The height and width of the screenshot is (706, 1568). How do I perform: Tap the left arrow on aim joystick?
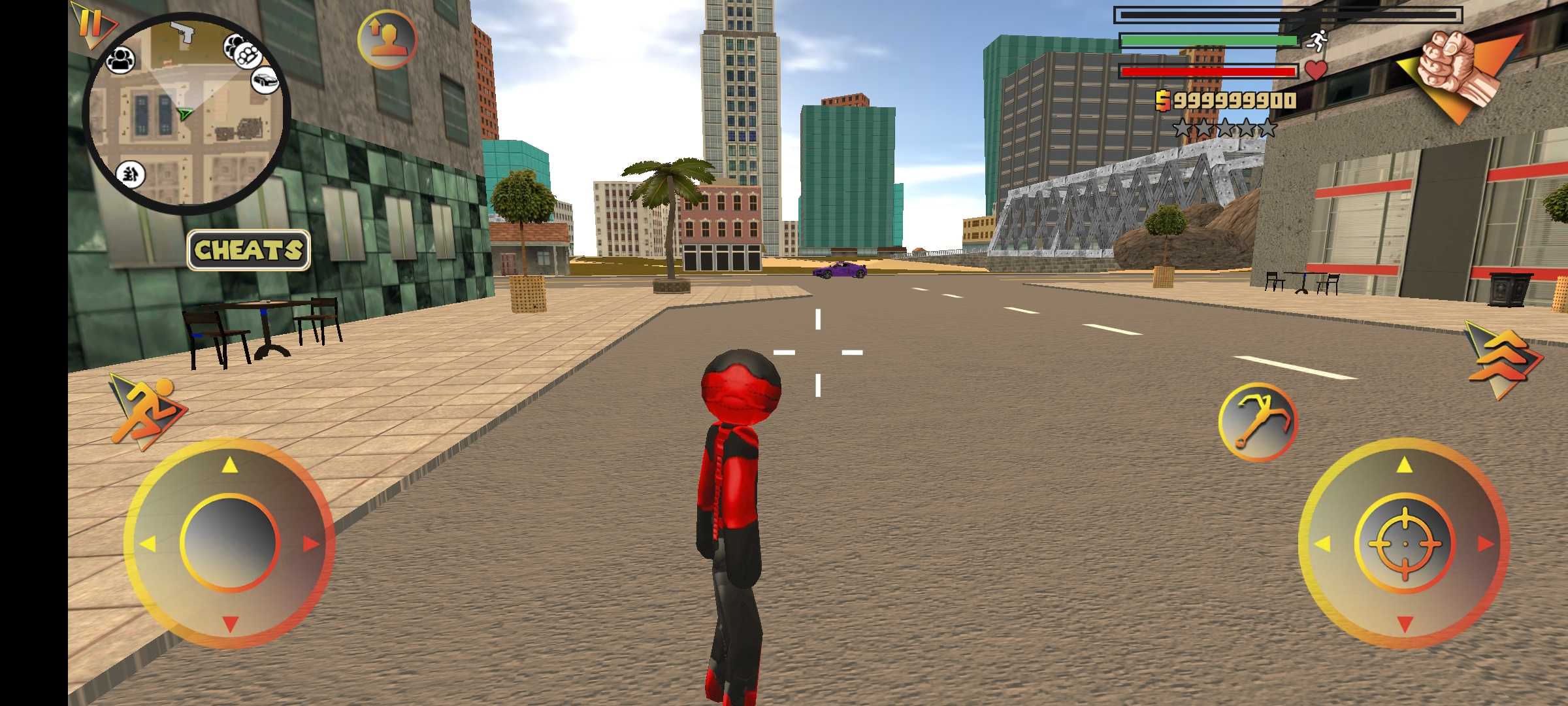click(x=1323, y=543)
